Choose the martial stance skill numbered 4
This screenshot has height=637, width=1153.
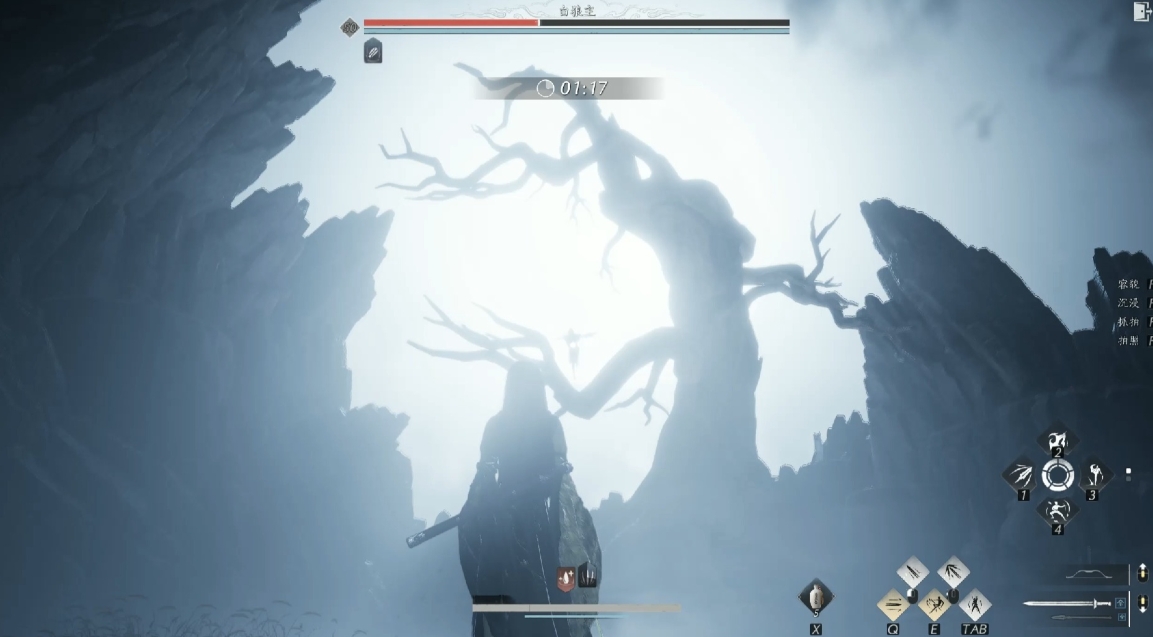pyautogui.click(x=1057, y=510)
